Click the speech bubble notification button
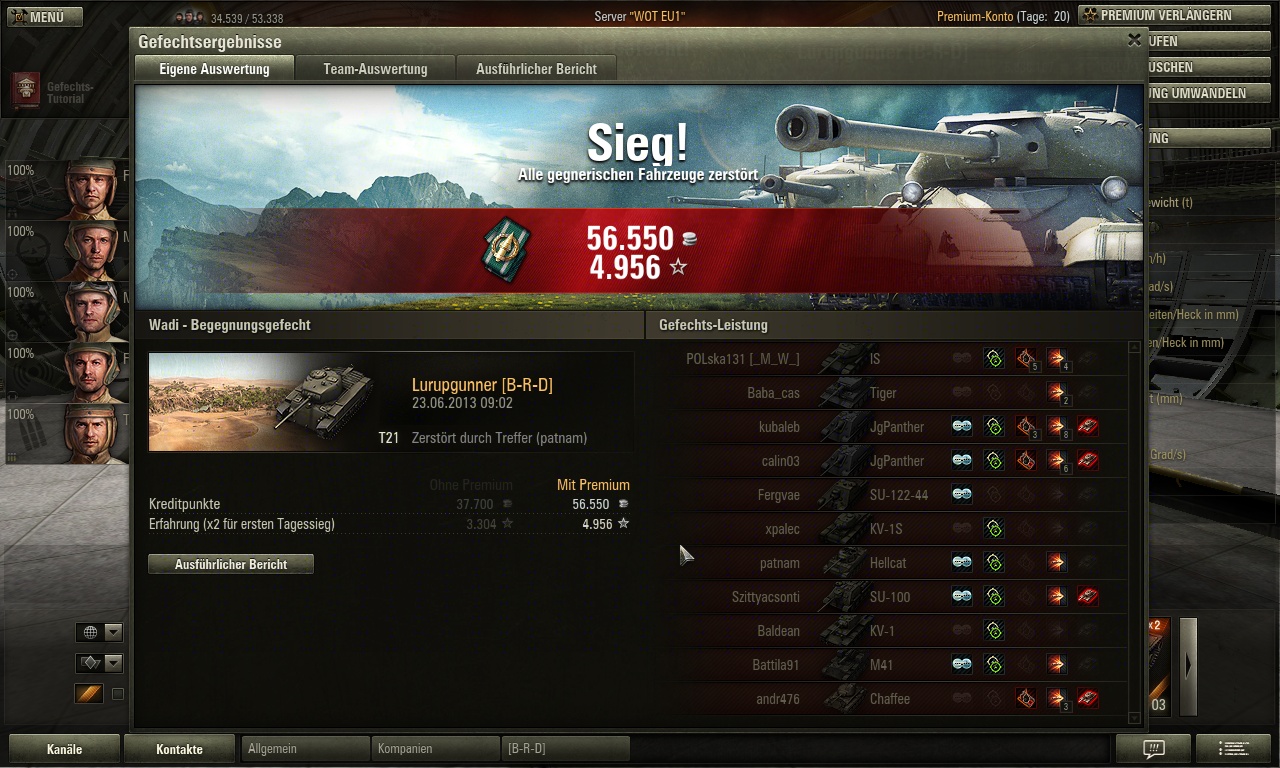This screenshot has width=1280, height=768. tap(1153, 749)
